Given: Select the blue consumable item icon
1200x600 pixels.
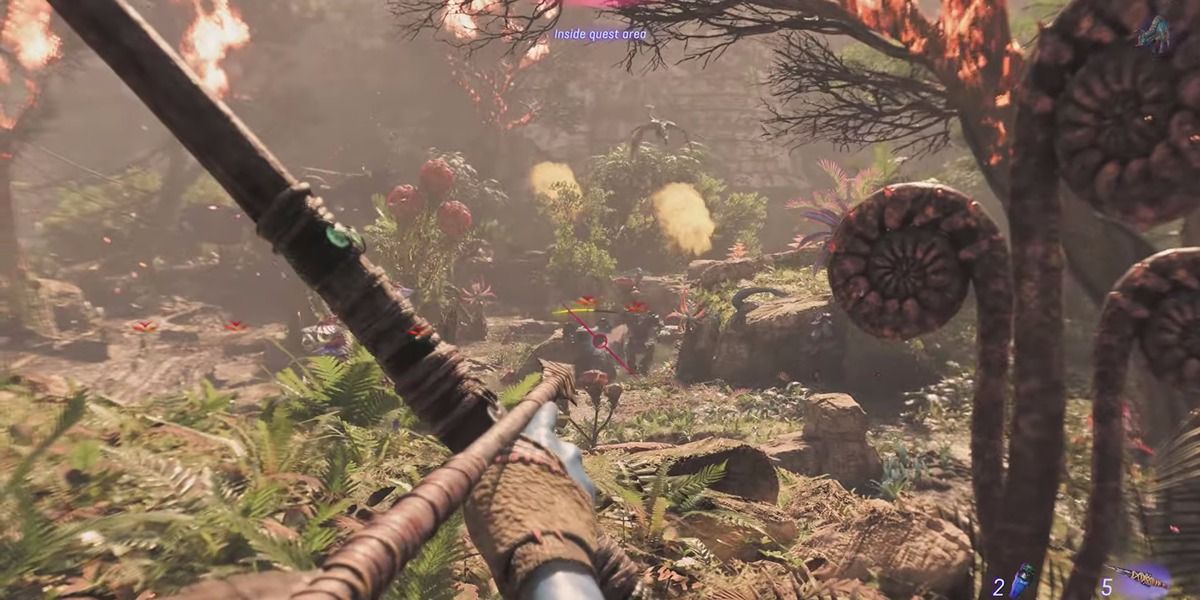Looking at the screenshot, I should (x=1022, y=580).
